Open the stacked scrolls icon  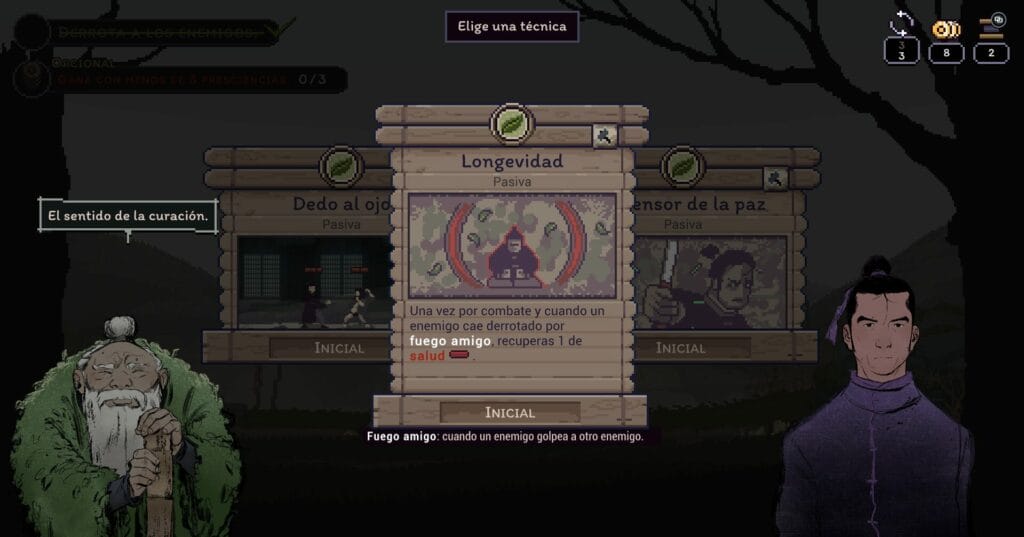[x=991, y=26]
